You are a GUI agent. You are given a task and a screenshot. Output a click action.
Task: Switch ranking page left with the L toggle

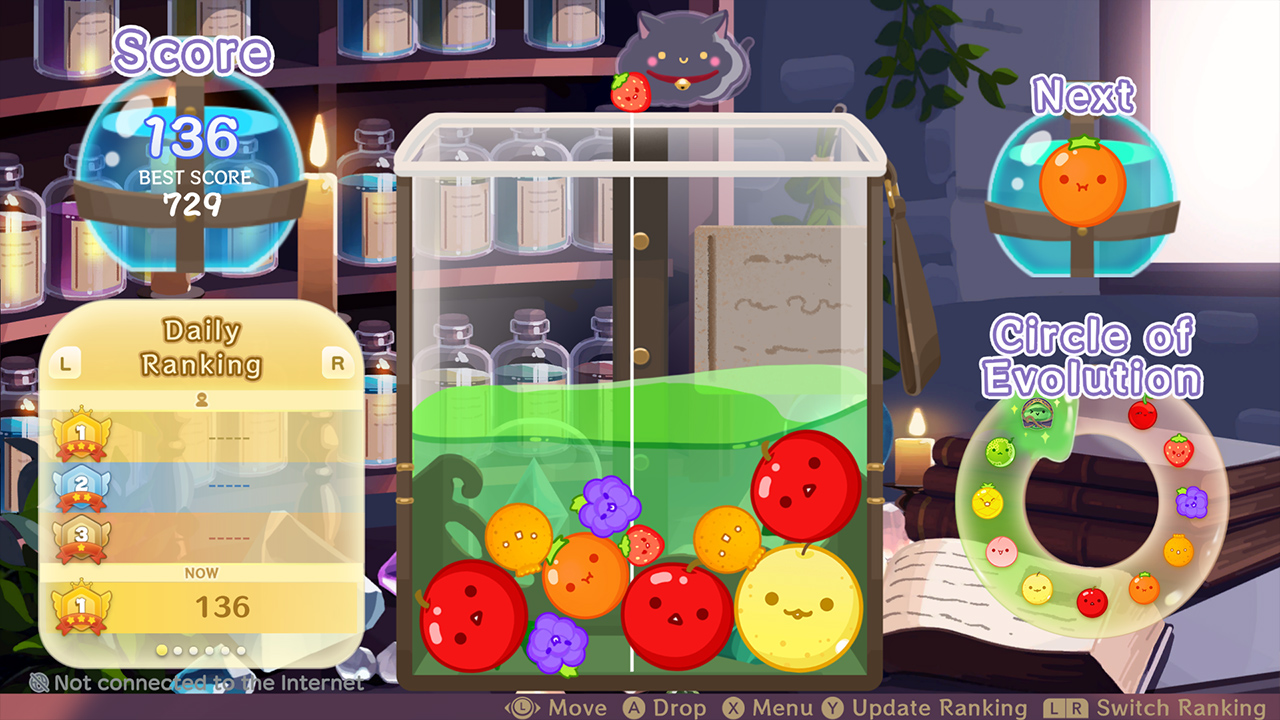[65, 363]
